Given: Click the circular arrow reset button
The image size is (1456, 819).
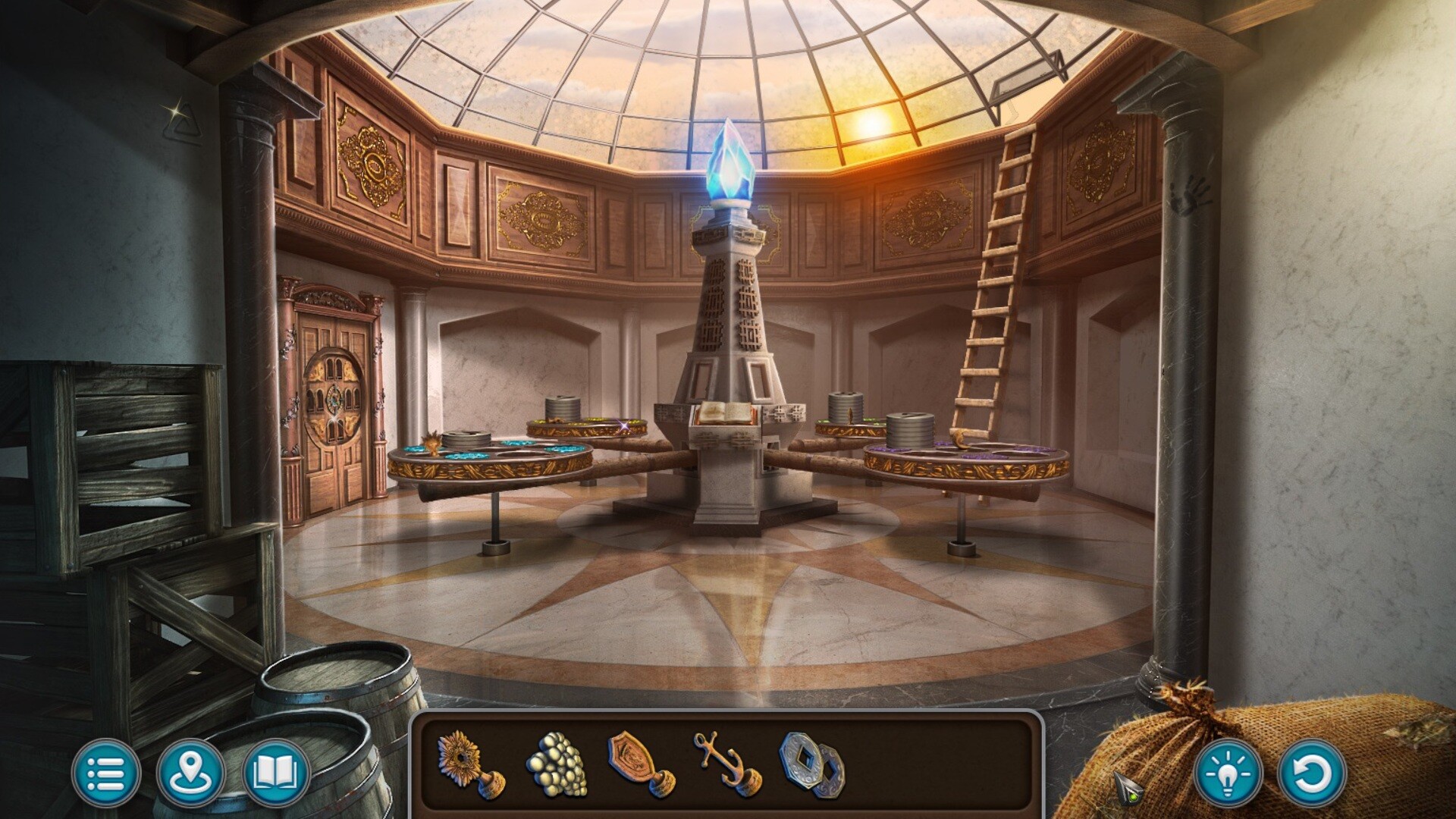Looking at the screenshot, I should click(x=1312, y=774).
